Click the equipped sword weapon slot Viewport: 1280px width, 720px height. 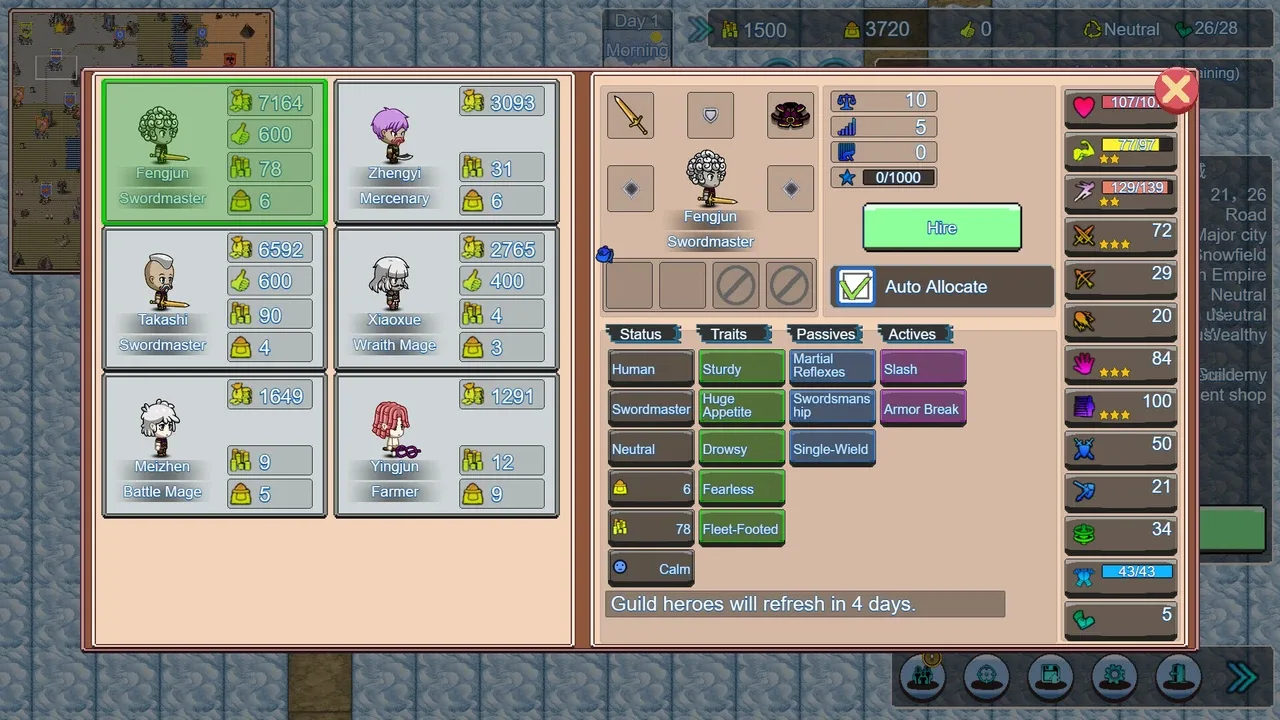pos(630,115)
